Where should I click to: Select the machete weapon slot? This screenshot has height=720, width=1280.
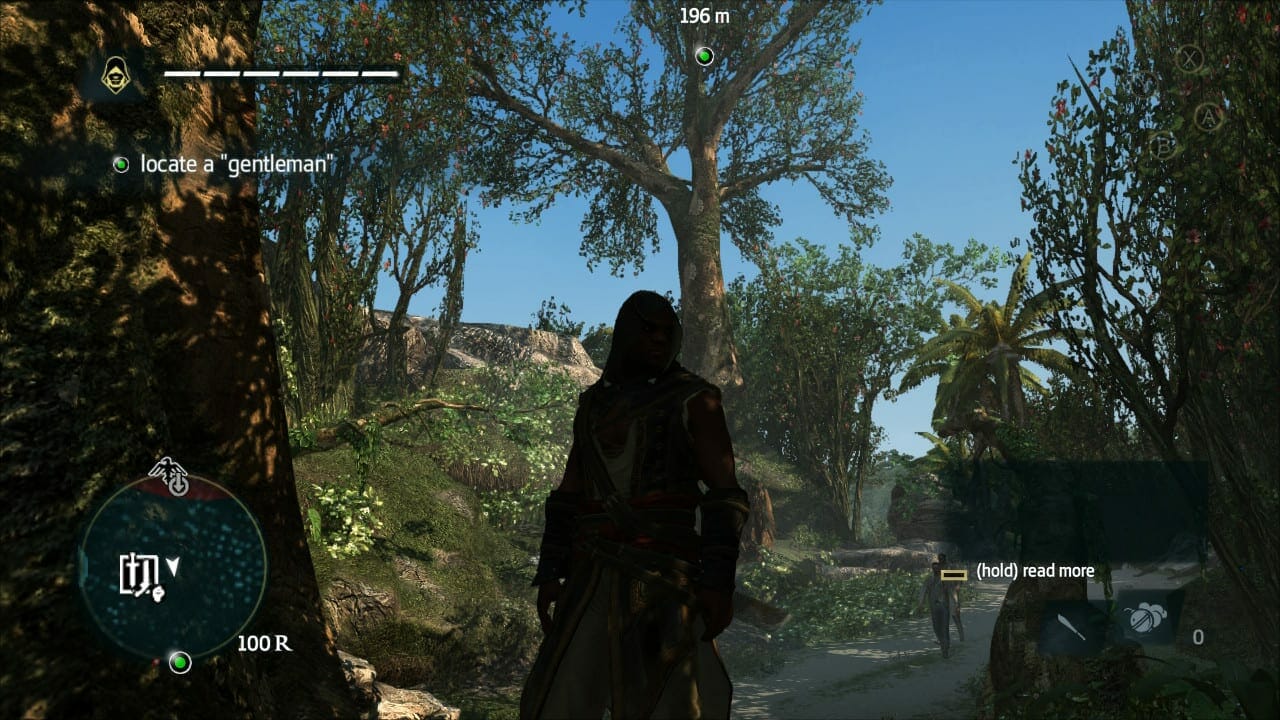pos(1069,623)
